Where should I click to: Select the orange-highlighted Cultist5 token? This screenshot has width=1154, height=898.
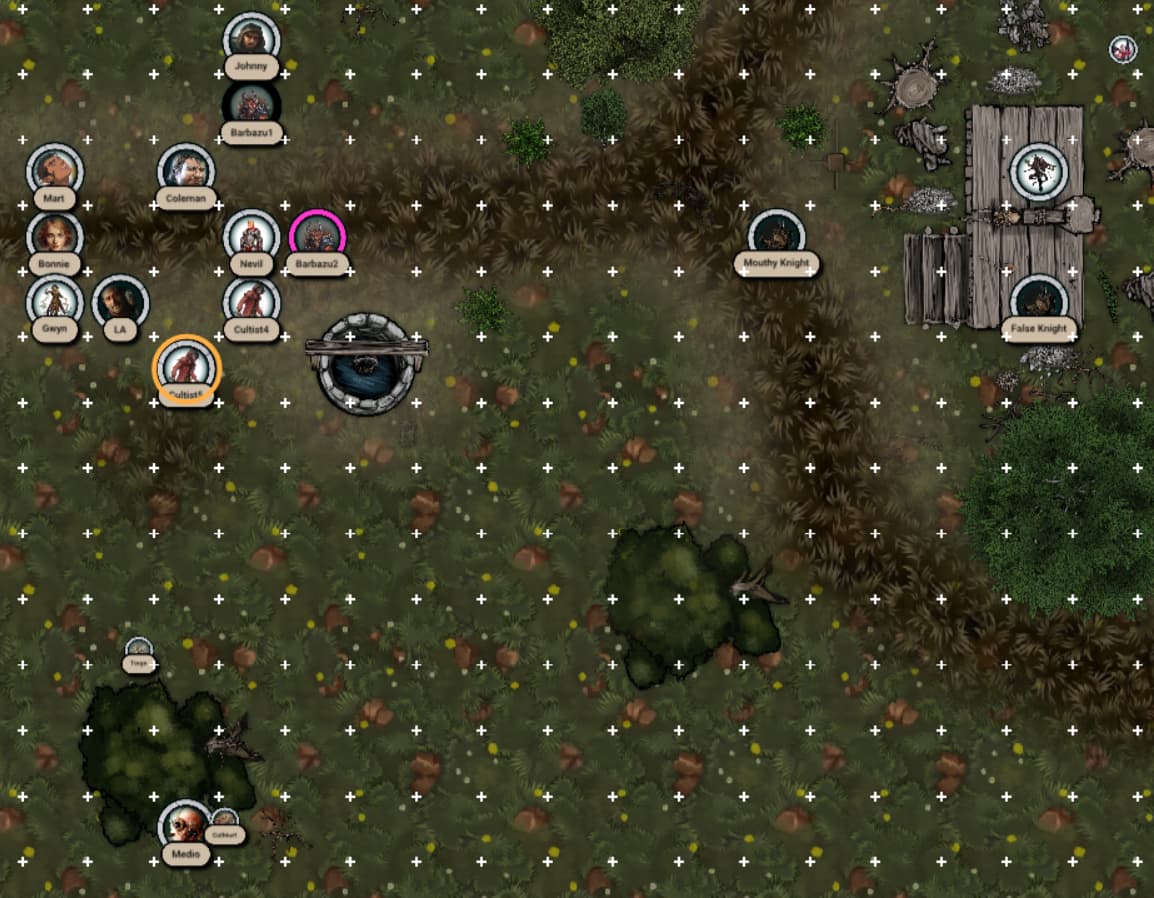(x=186, y=366)
